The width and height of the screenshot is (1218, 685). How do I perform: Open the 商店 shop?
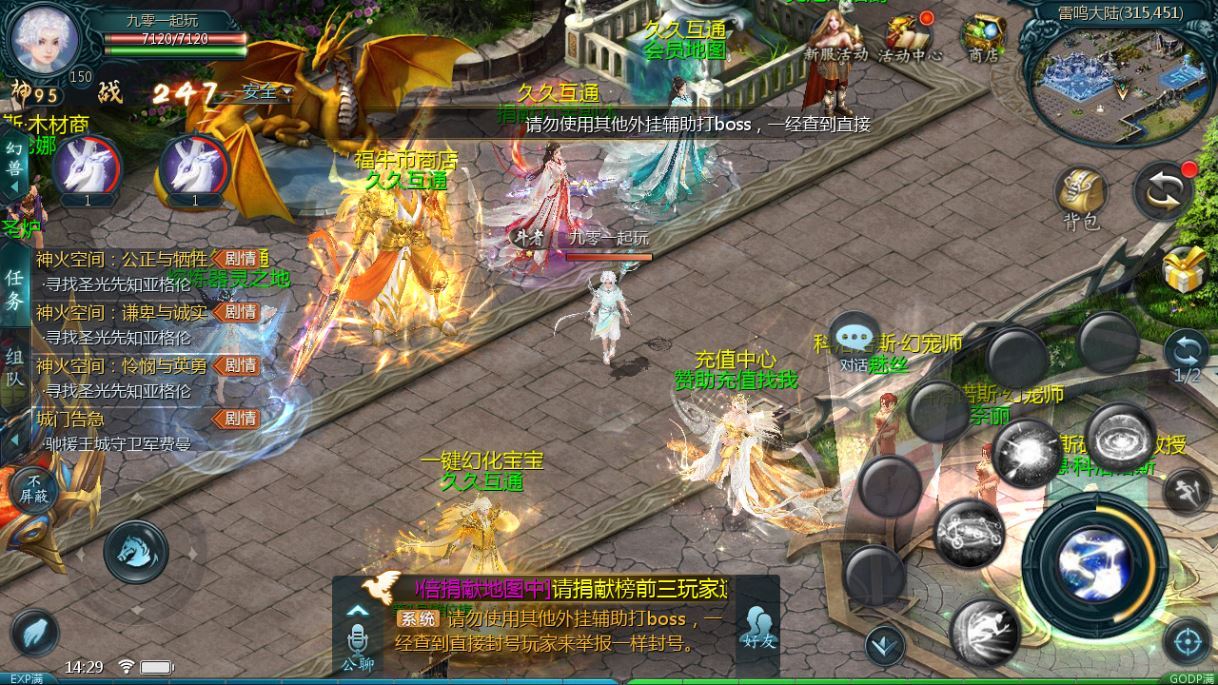tap(983, 38)
